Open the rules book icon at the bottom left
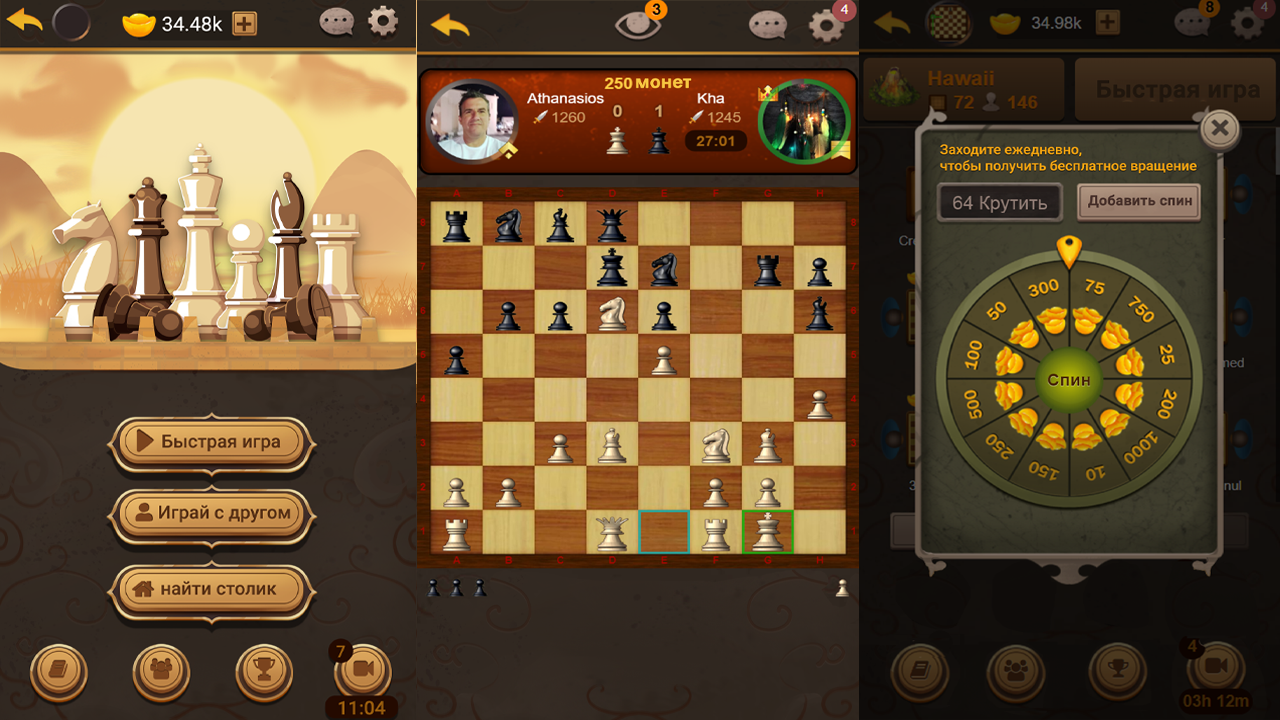 (58, 671)
